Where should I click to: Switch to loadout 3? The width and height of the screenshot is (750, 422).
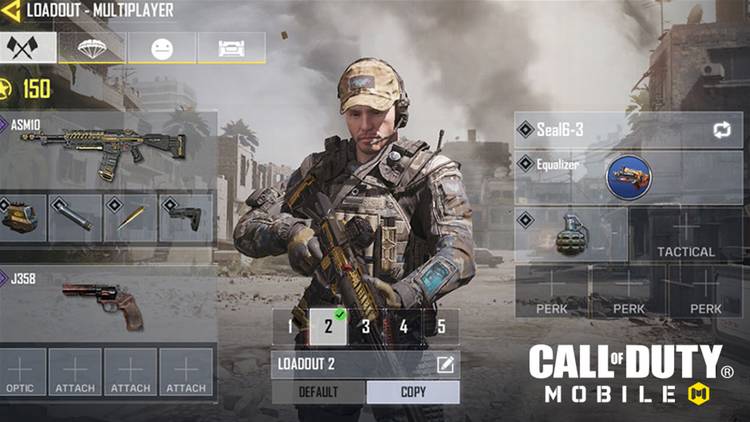pos(366,326)
